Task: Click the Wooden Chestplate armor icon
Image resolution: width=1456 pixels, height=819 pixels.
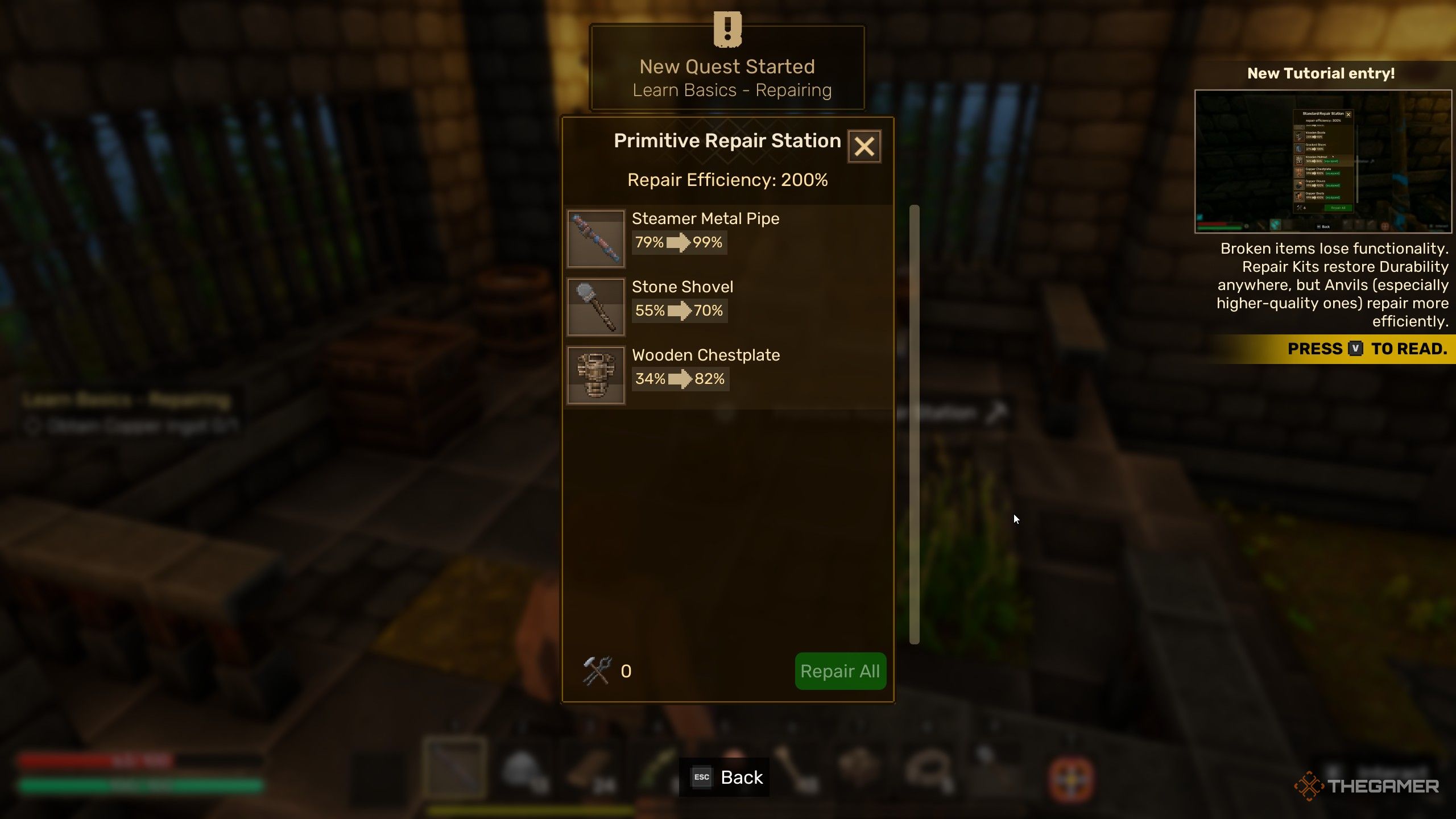Action: click(595, 375)
